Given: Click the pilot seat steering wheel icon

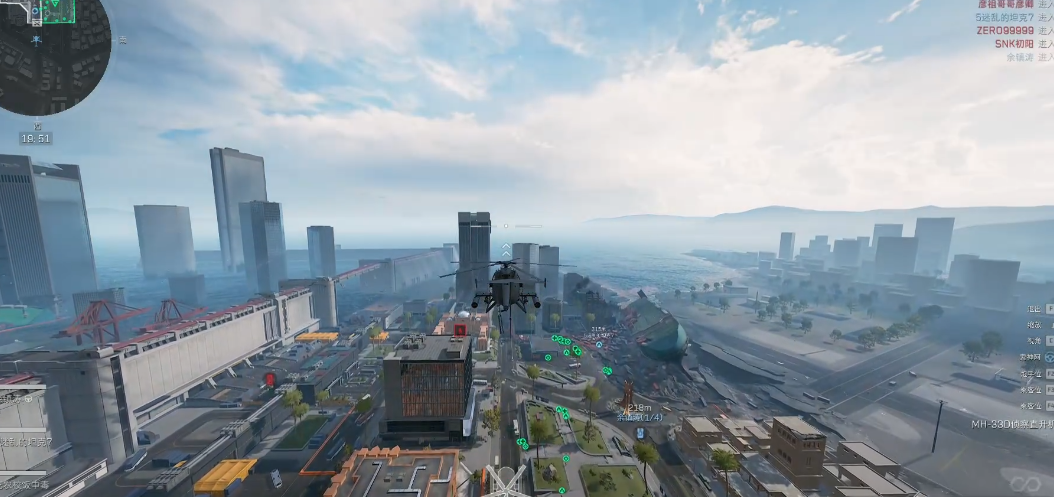Looking at the screenshot, I should click(x=507, y=479).
